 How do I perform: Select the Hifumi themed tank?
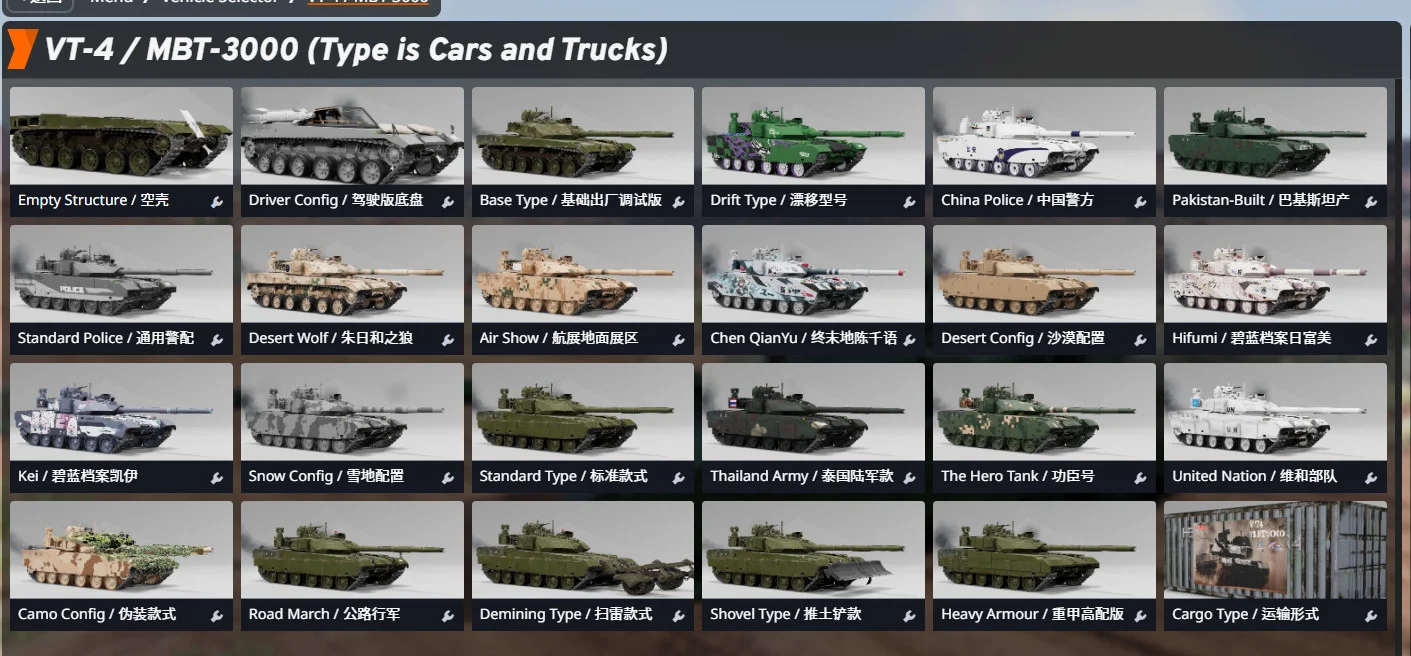click(x=1275, y=276)
